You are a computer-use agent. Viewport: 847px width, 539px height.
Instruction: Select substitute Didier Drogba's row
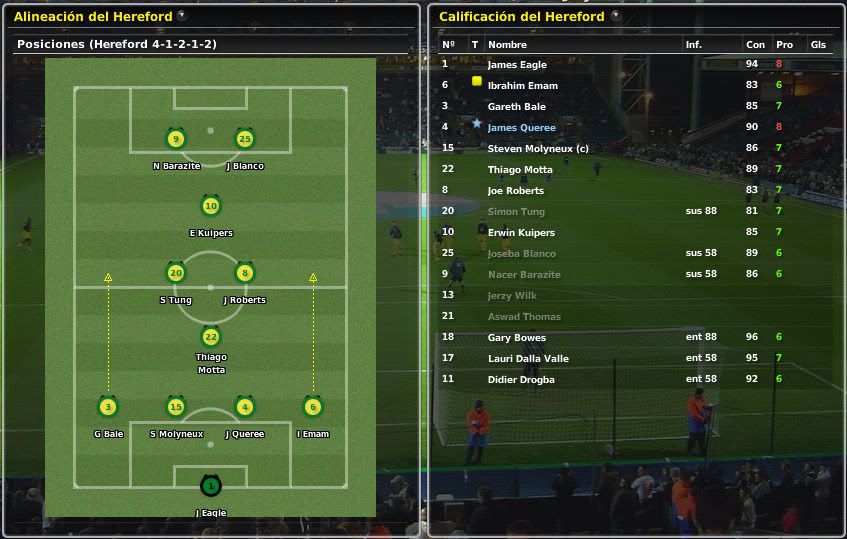point(520,380)
